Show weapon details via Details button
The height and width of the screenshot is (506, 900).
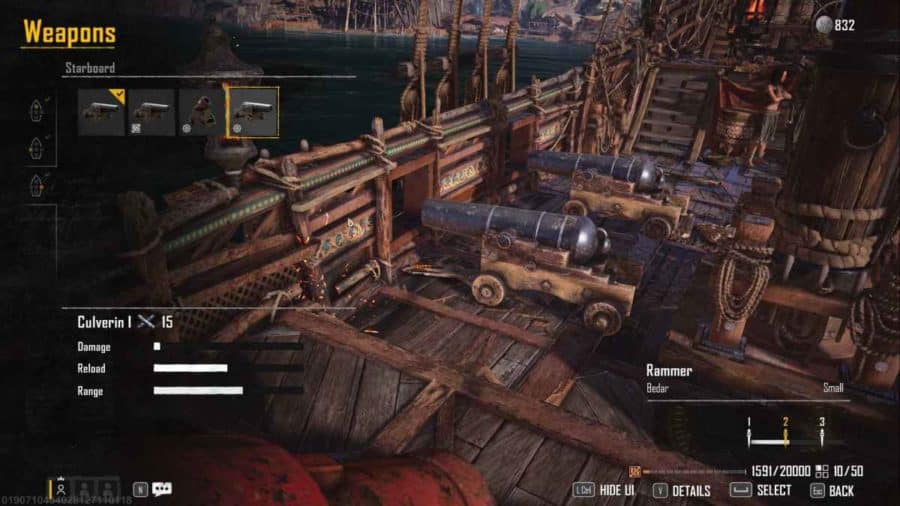tap(681, 491)
